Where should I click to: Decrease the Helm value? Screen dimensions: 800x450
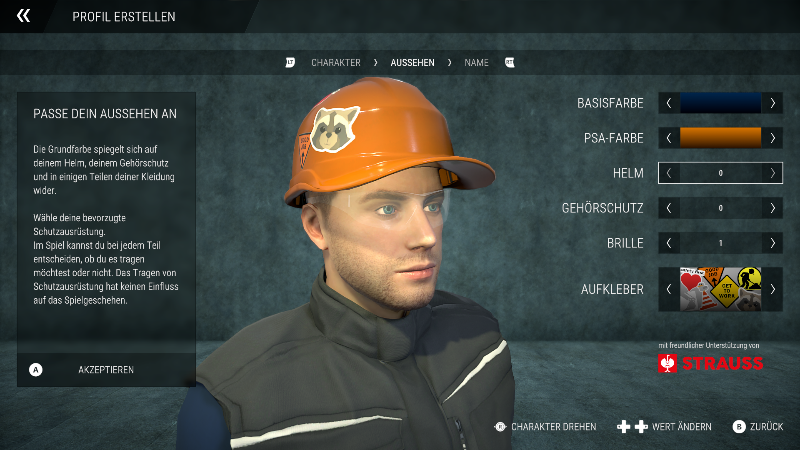(x=669, y=173)
